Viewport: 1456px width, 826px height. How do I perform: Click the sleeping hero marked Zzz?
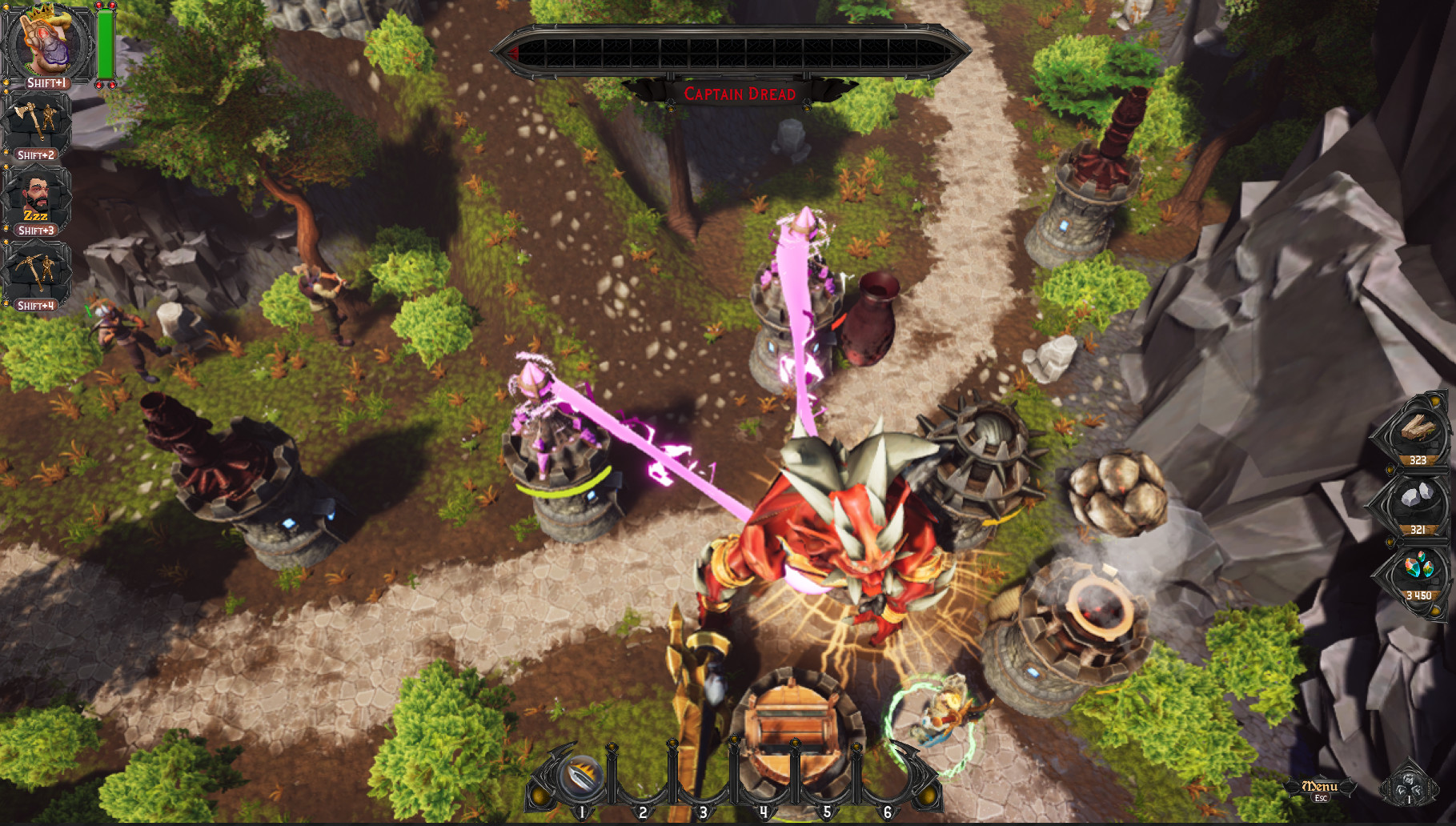(38, 194)
